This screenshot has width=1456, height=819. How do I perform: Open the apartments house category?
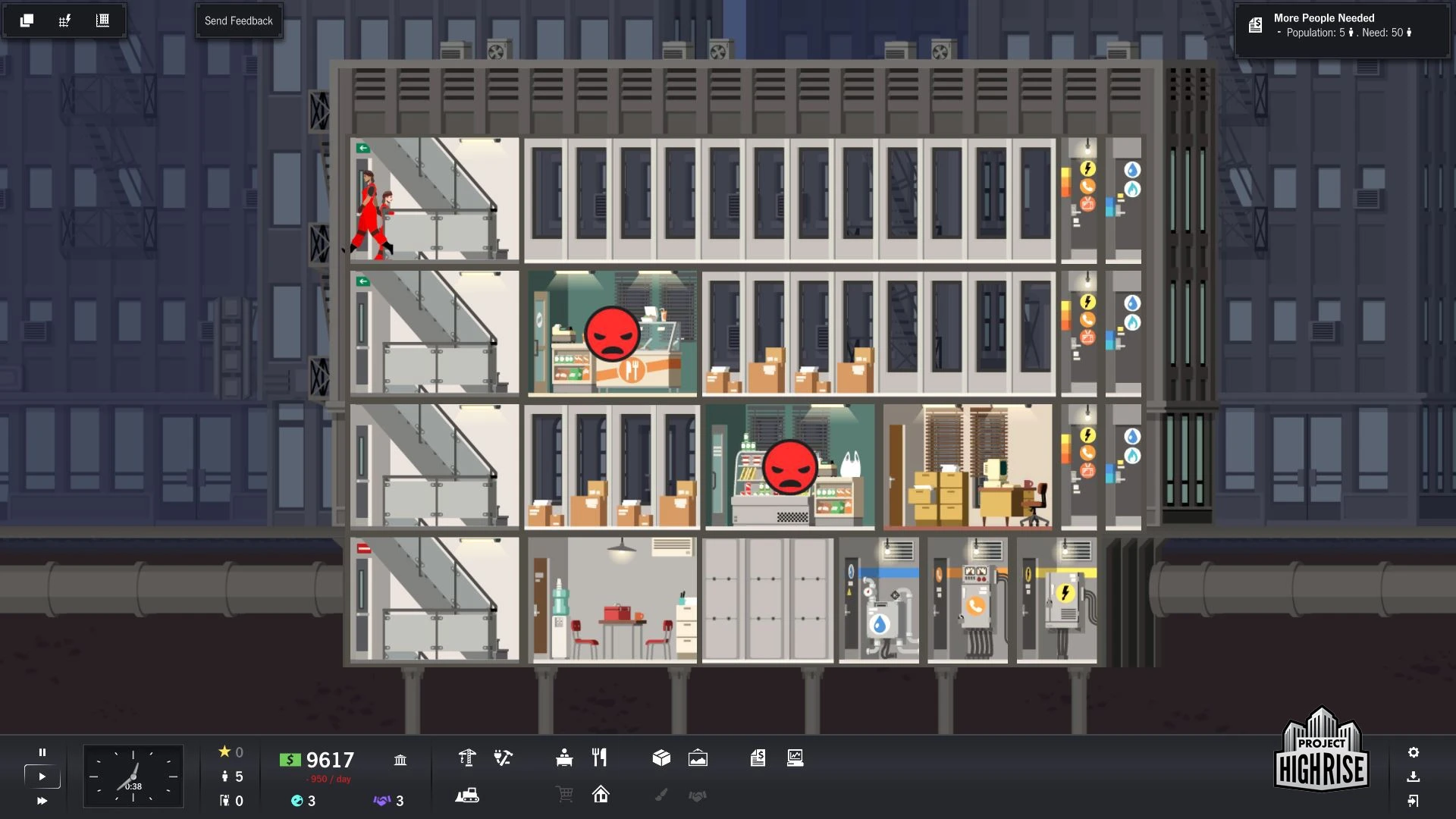(601, 795)
